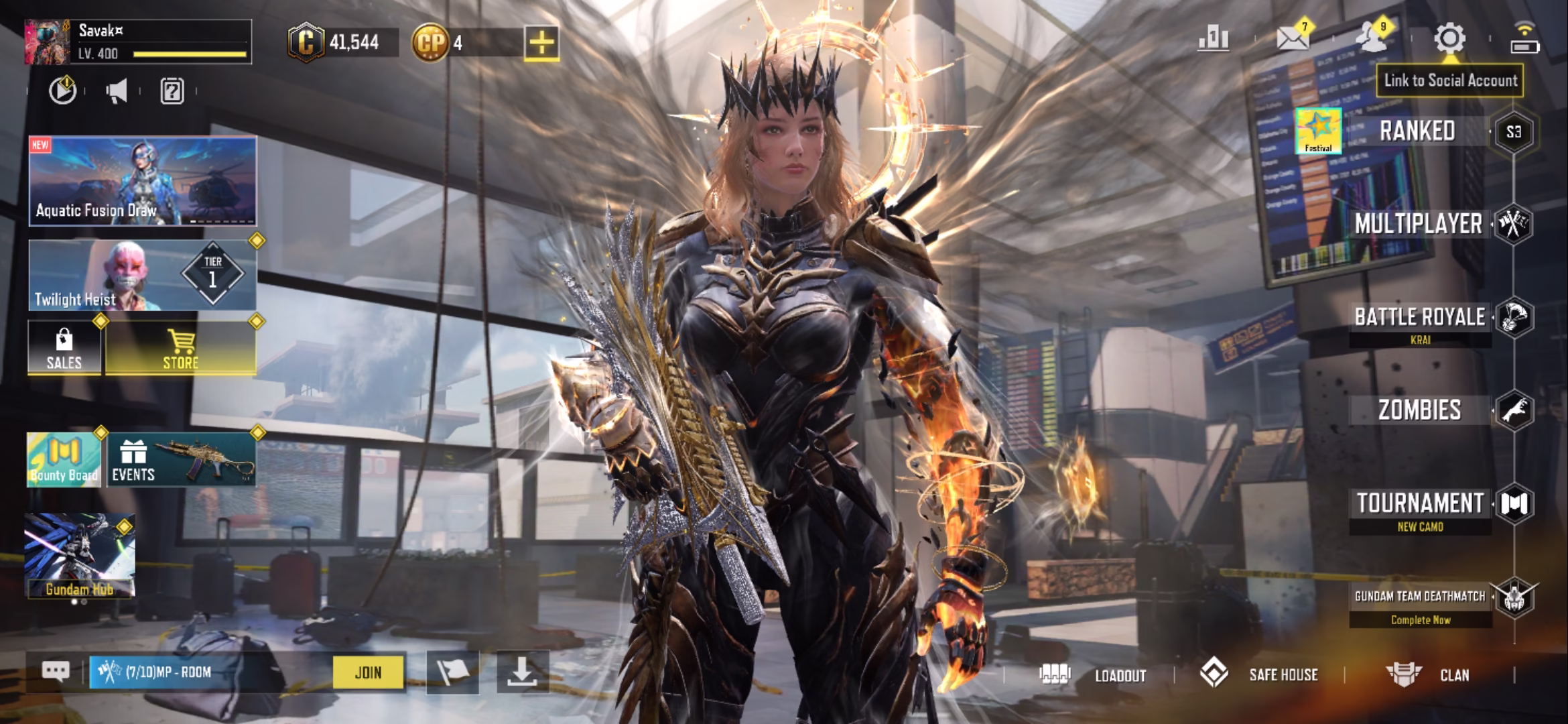1568x724 pixels.
Task: Choose Battle Royale mode
Action: [x=1419, y=317]
